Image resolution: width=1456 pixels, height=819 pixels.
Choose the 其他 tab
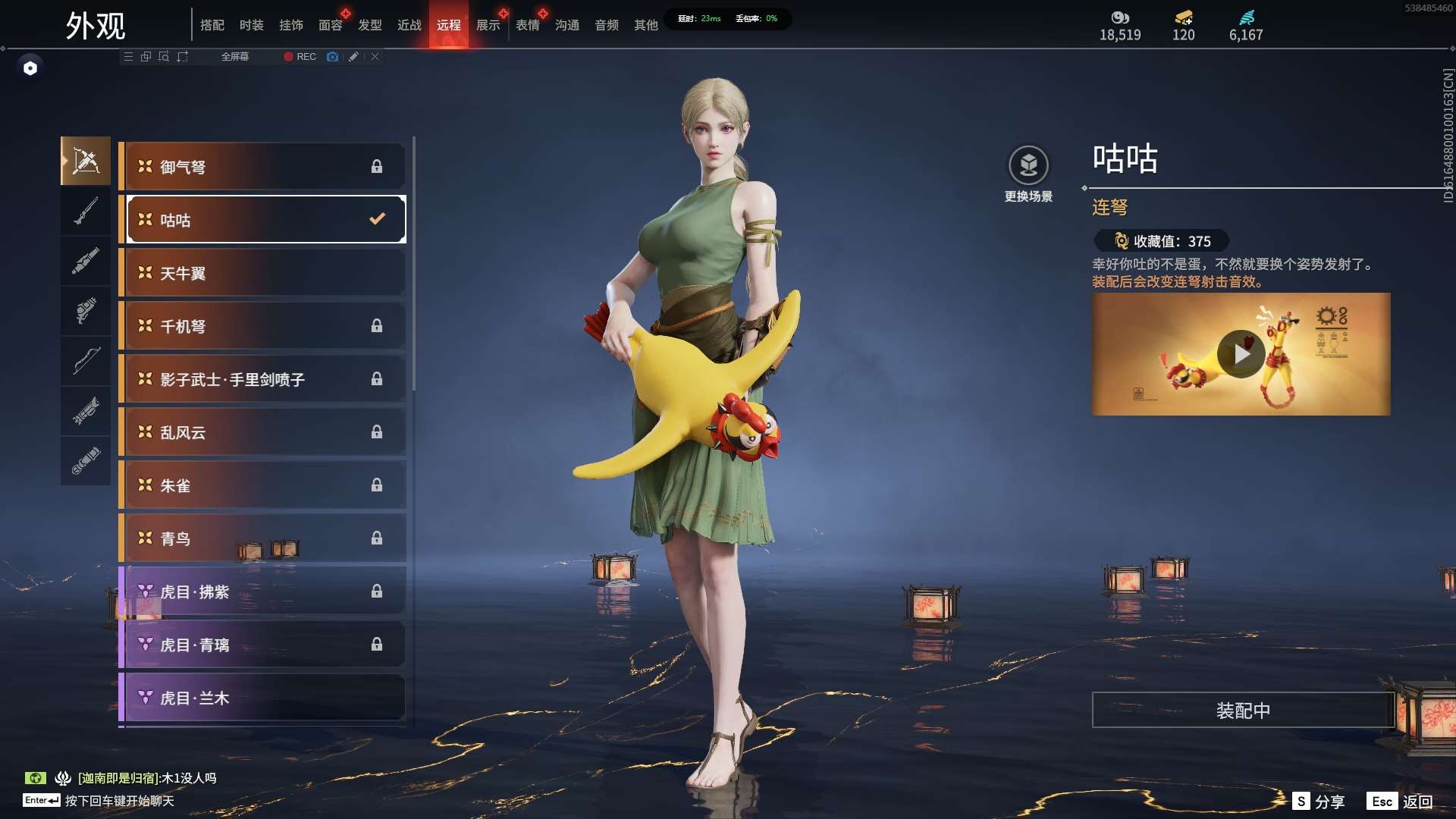645,25
